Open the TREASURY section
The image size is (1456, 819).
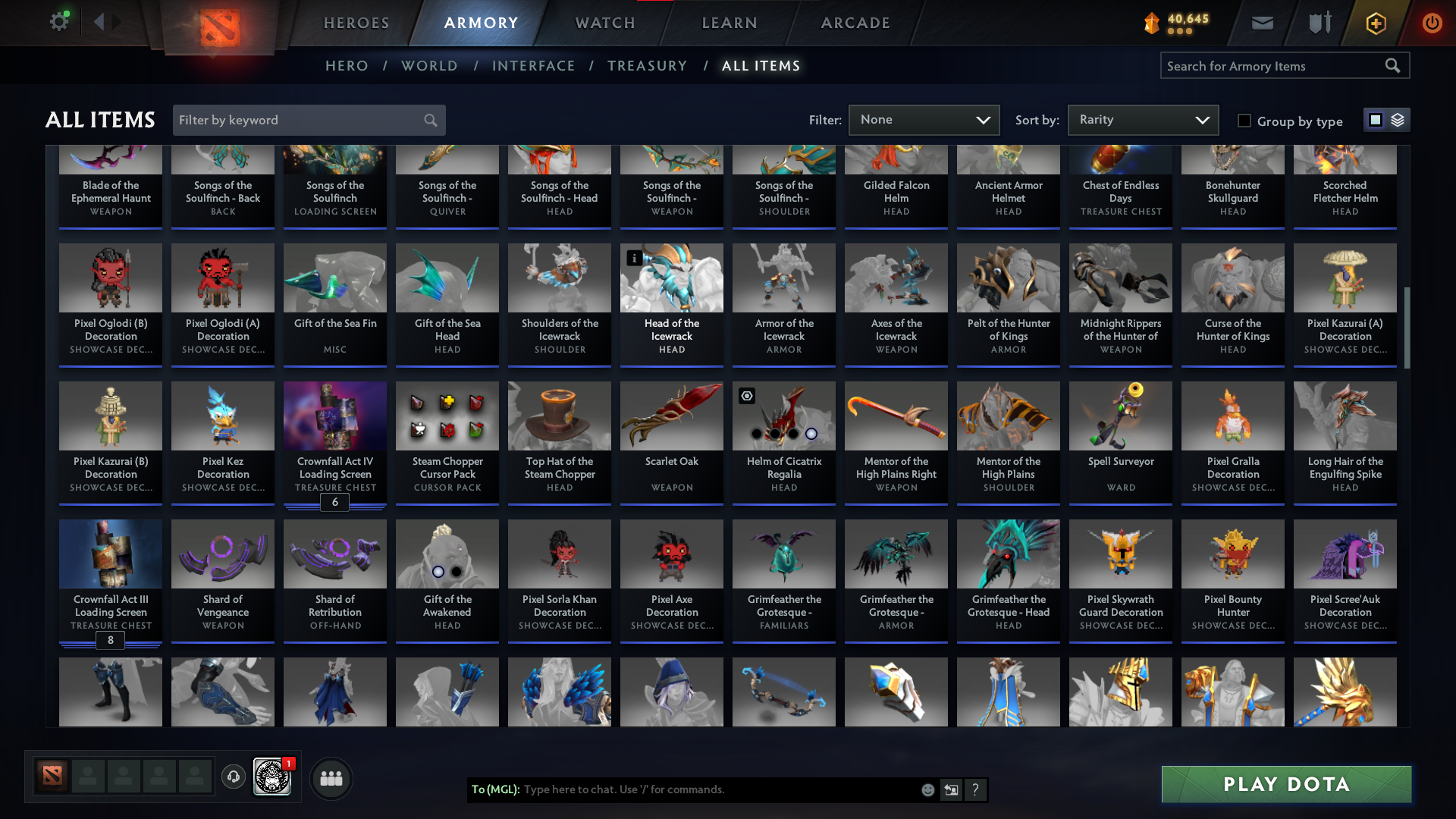pos(647,65)
